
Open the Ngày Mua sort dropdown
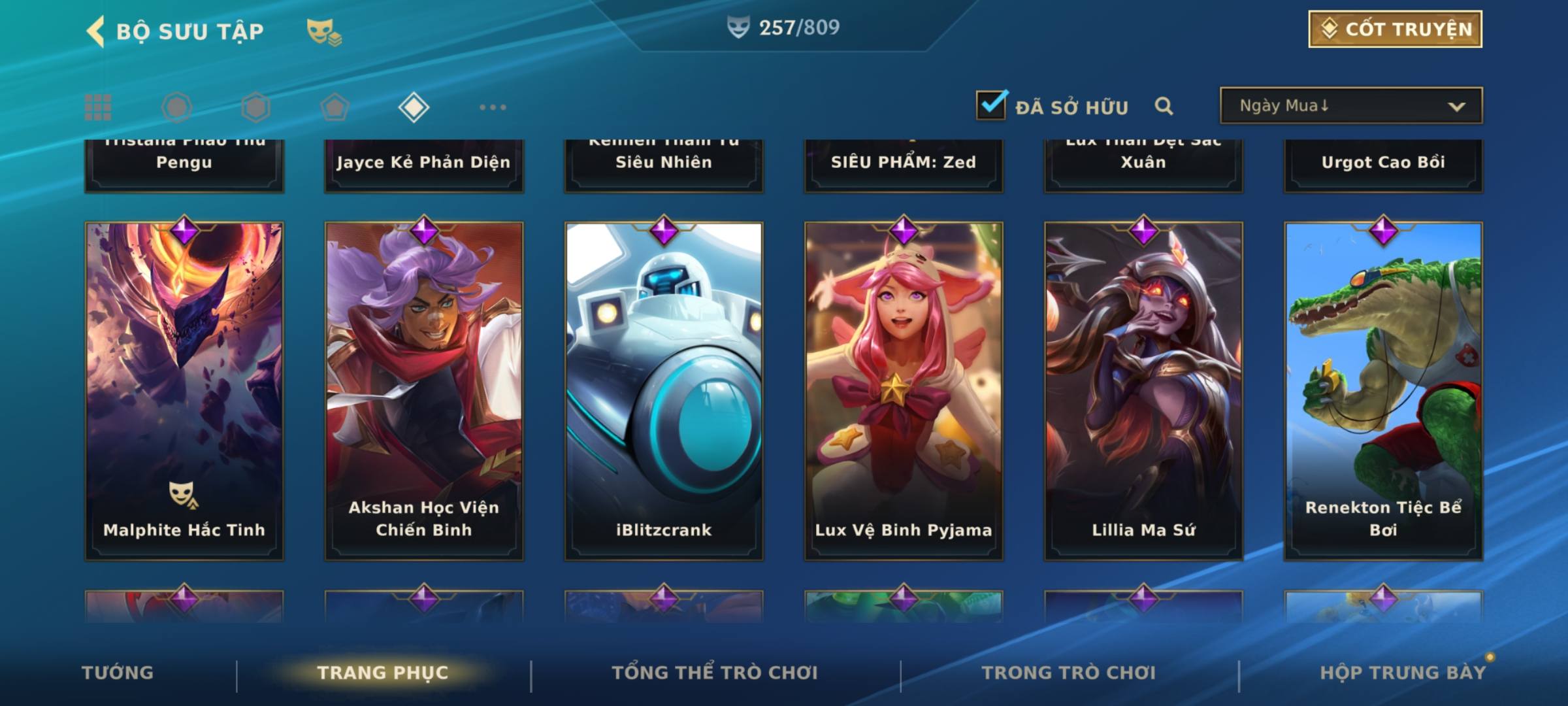[x=1350, y=106]
